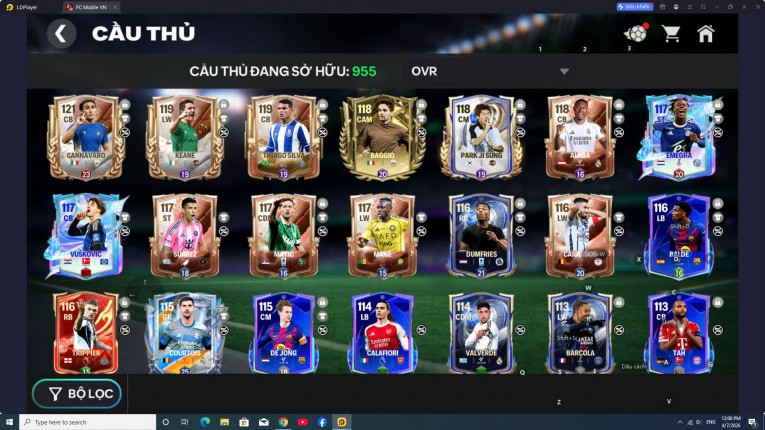Viewport: 765px width, 430px height.
Task: Open the football notifications icon
Action: (x=635, y=34)
